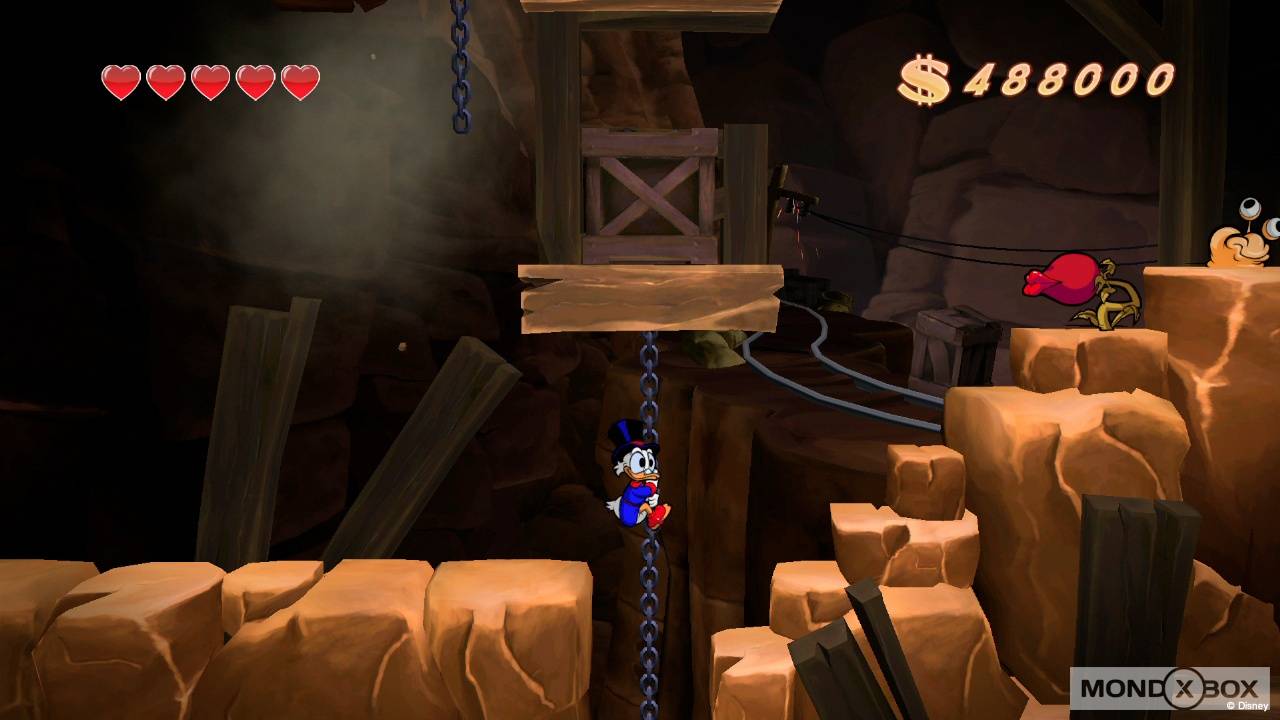Click the hanging chain at top left

(x=460, y=70)
